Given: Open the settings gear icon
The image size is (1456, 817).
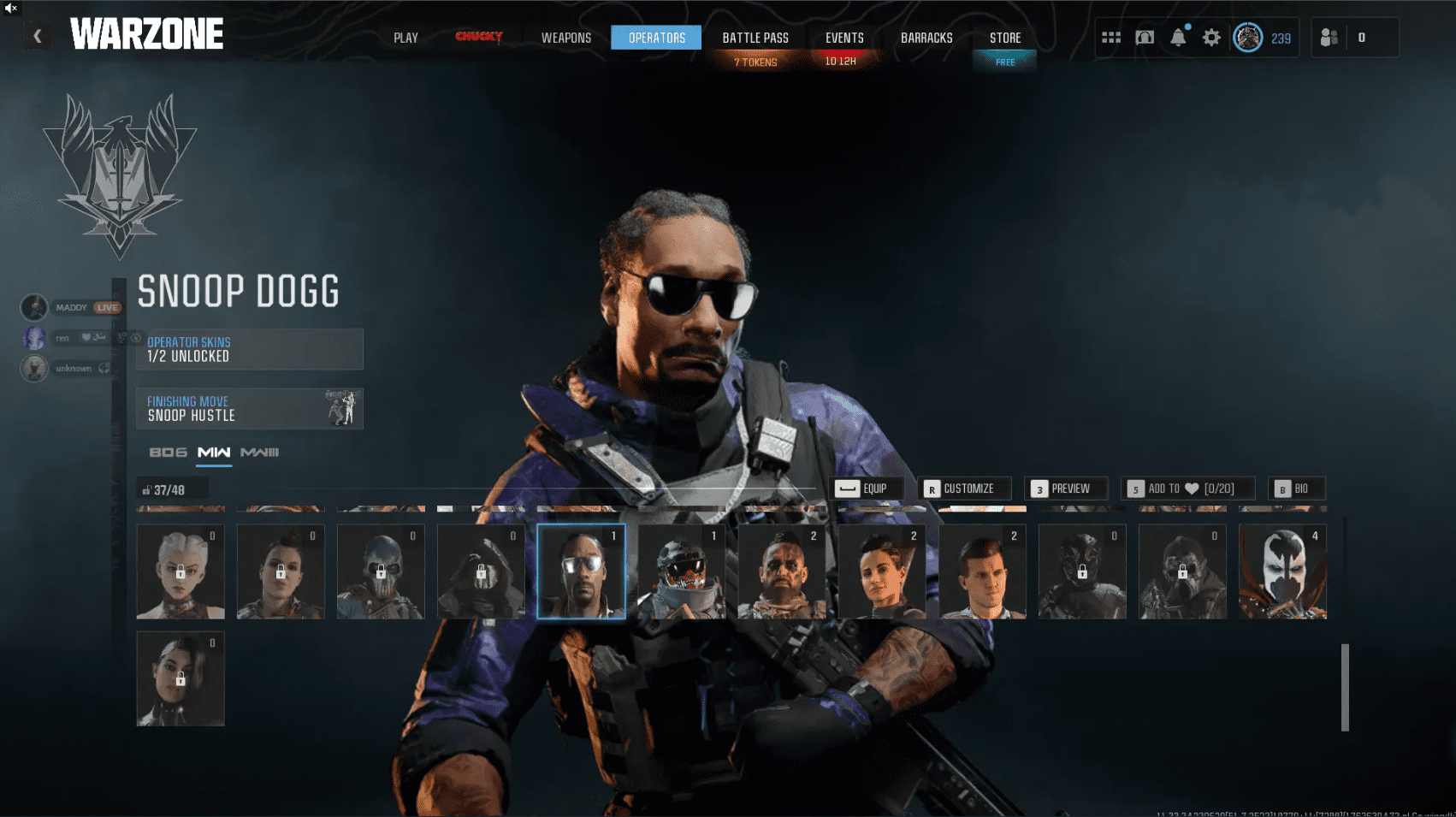Looking at the screenshot, I should click(x=1211, y=38).
